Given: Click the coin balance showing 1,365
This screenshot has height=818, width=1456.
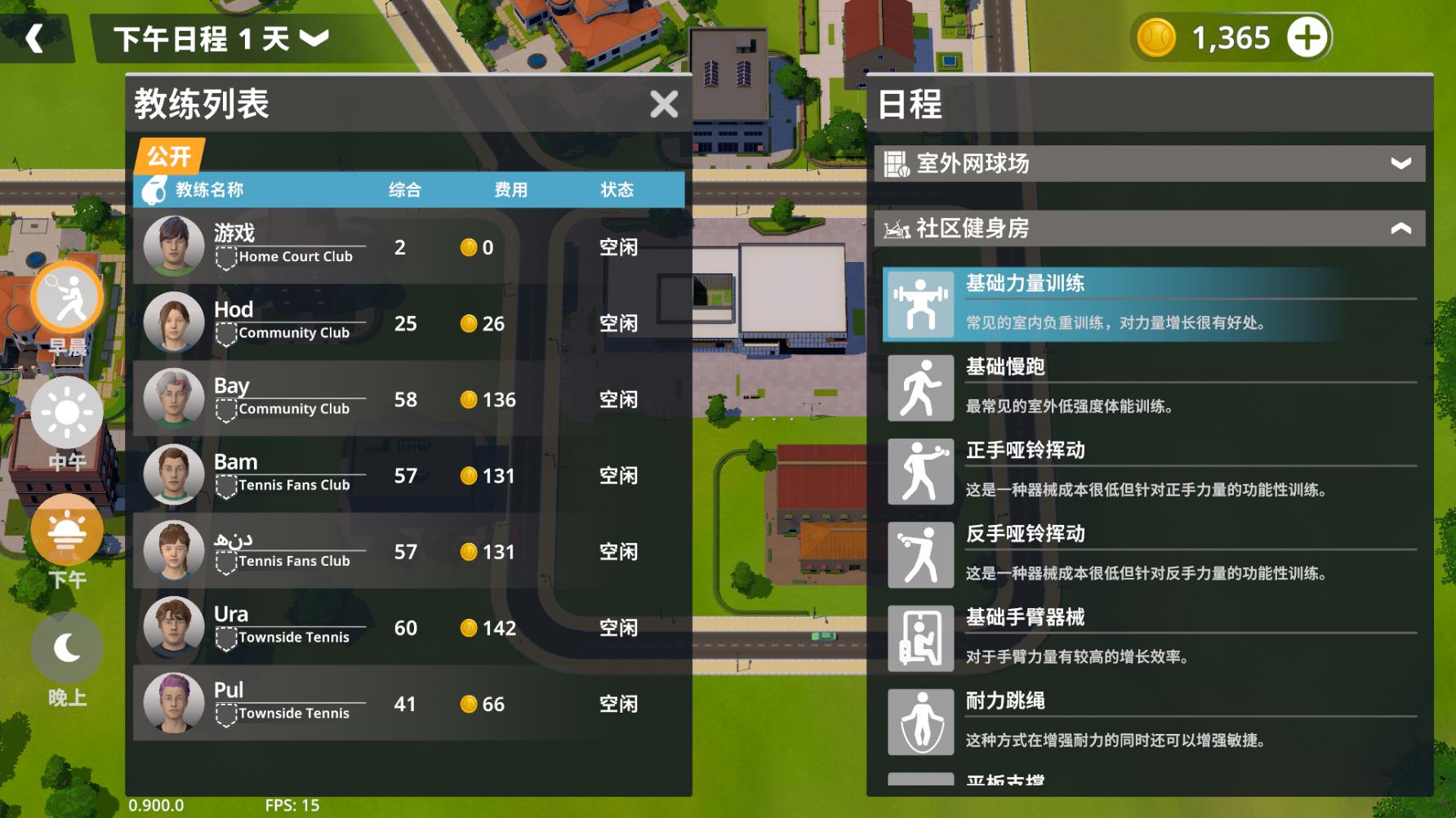Looking at the screenshot, I should coord(1225,36).
